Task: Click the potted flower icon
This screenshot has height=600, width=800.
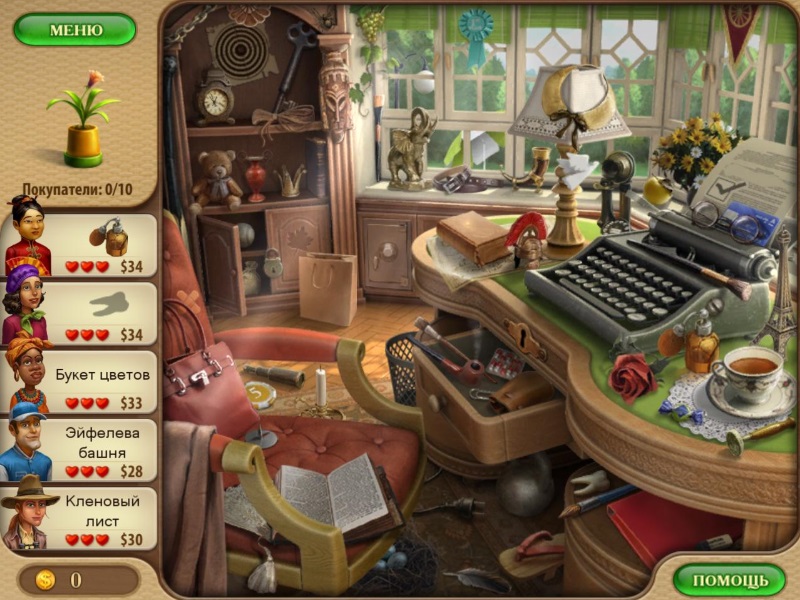Action: pos(82,120)
